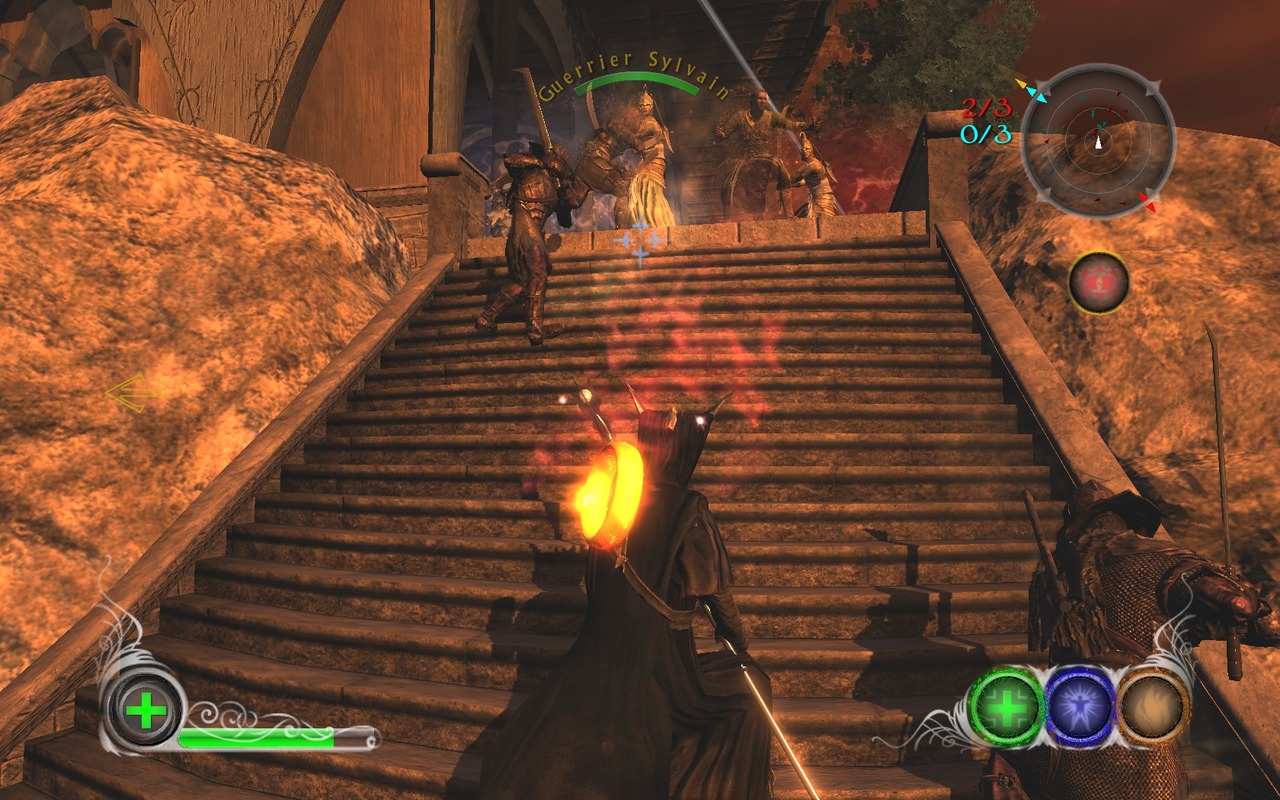Click the green plus class icon beside health bar
Image resolution: width=1280 pixels, height=800 pixels.
pos(146,712)
